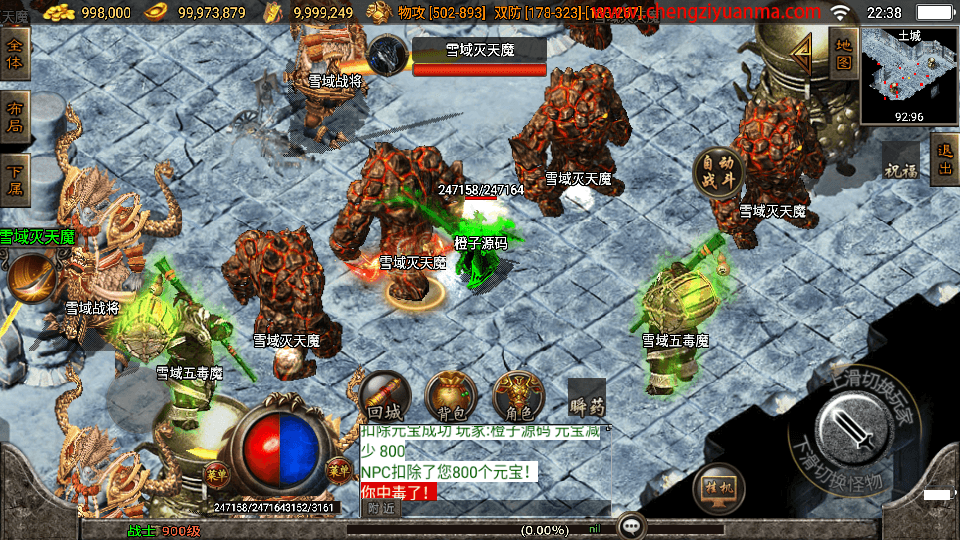The width and height of the screenshot is (960, 540).
Task: Use the 回城 return-to-town scroll
Action: (385, 397)
